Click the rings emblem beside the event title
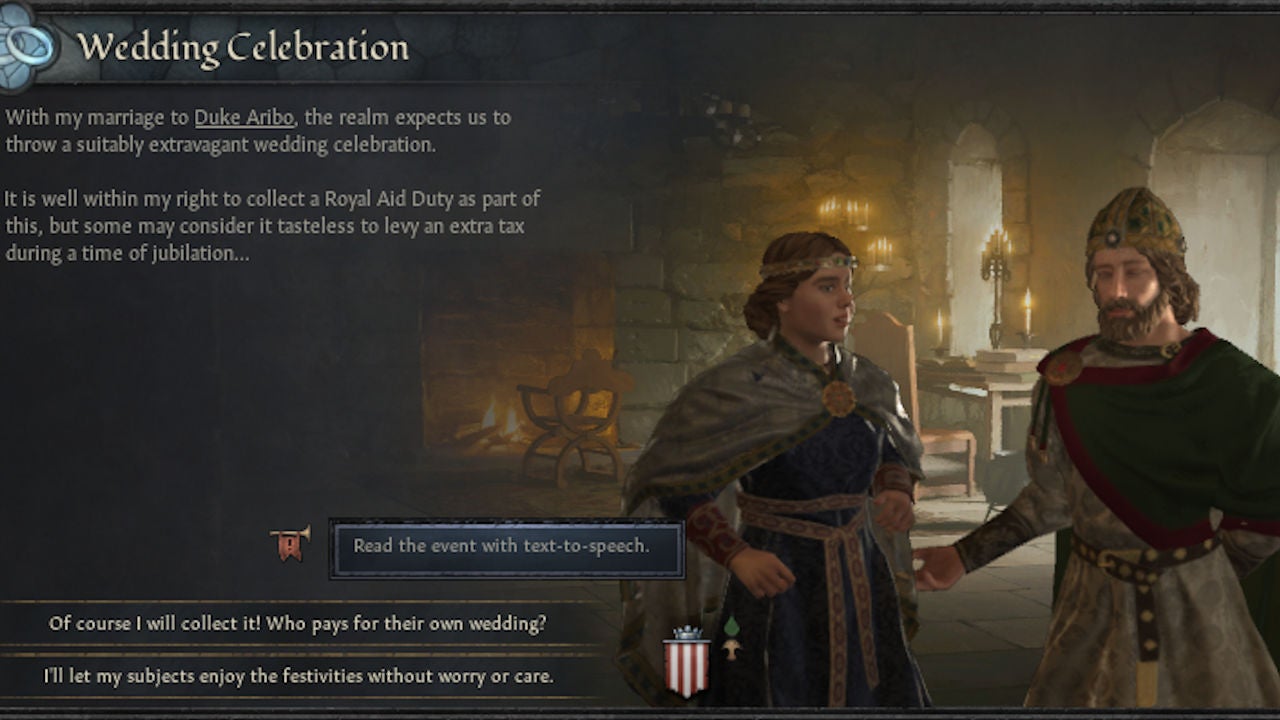1280x720 pixels. 25,44
